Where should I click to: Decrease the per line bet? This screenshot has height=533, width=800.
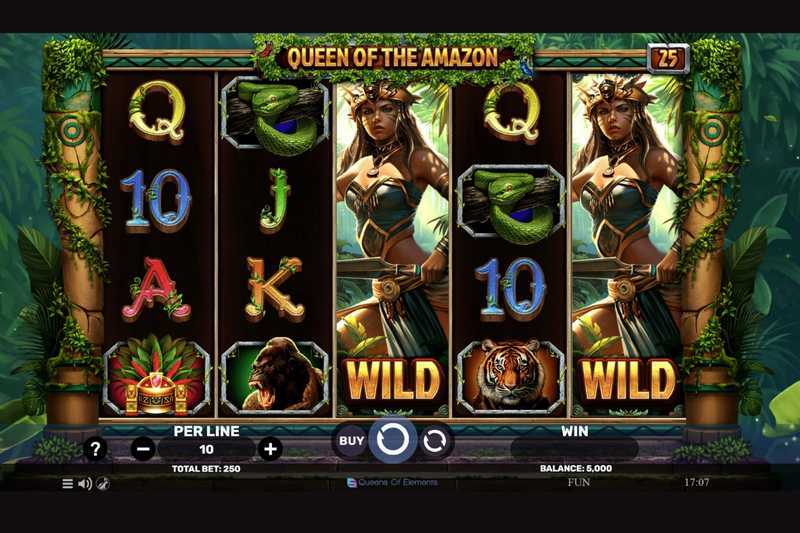click(x=143, y=449)
